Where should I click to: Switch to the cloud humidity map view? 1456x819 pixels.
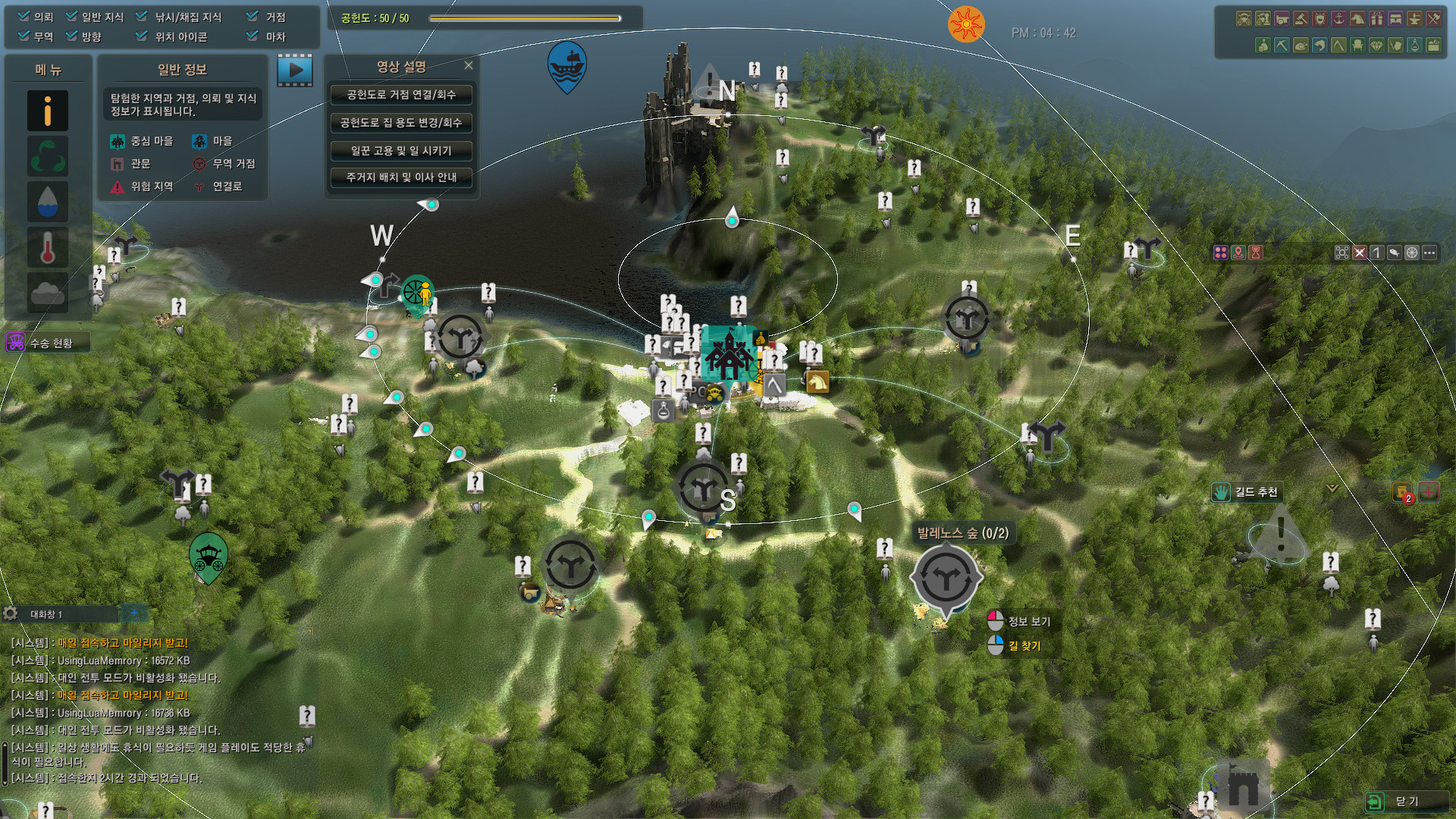48,293
